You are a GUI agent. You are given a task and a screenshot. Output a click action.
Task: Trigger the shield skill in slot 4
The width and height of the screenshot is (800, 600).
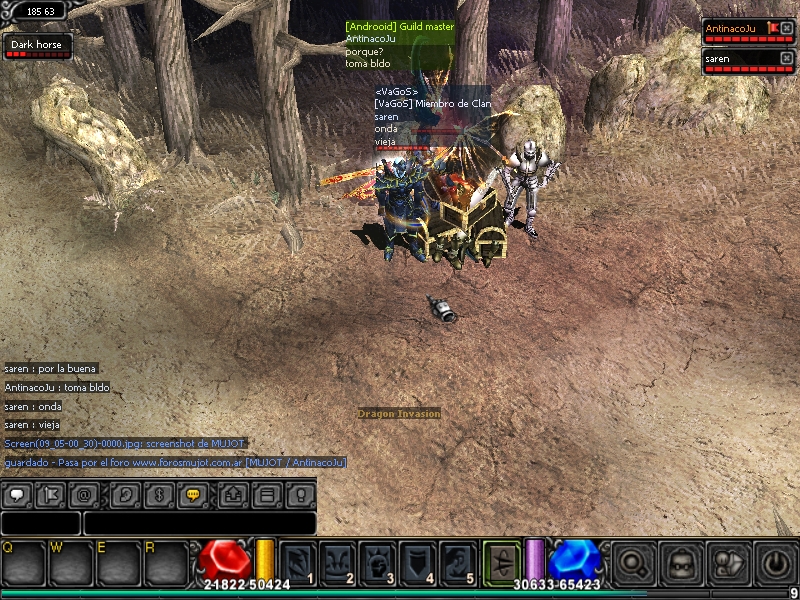pos(418,564)
